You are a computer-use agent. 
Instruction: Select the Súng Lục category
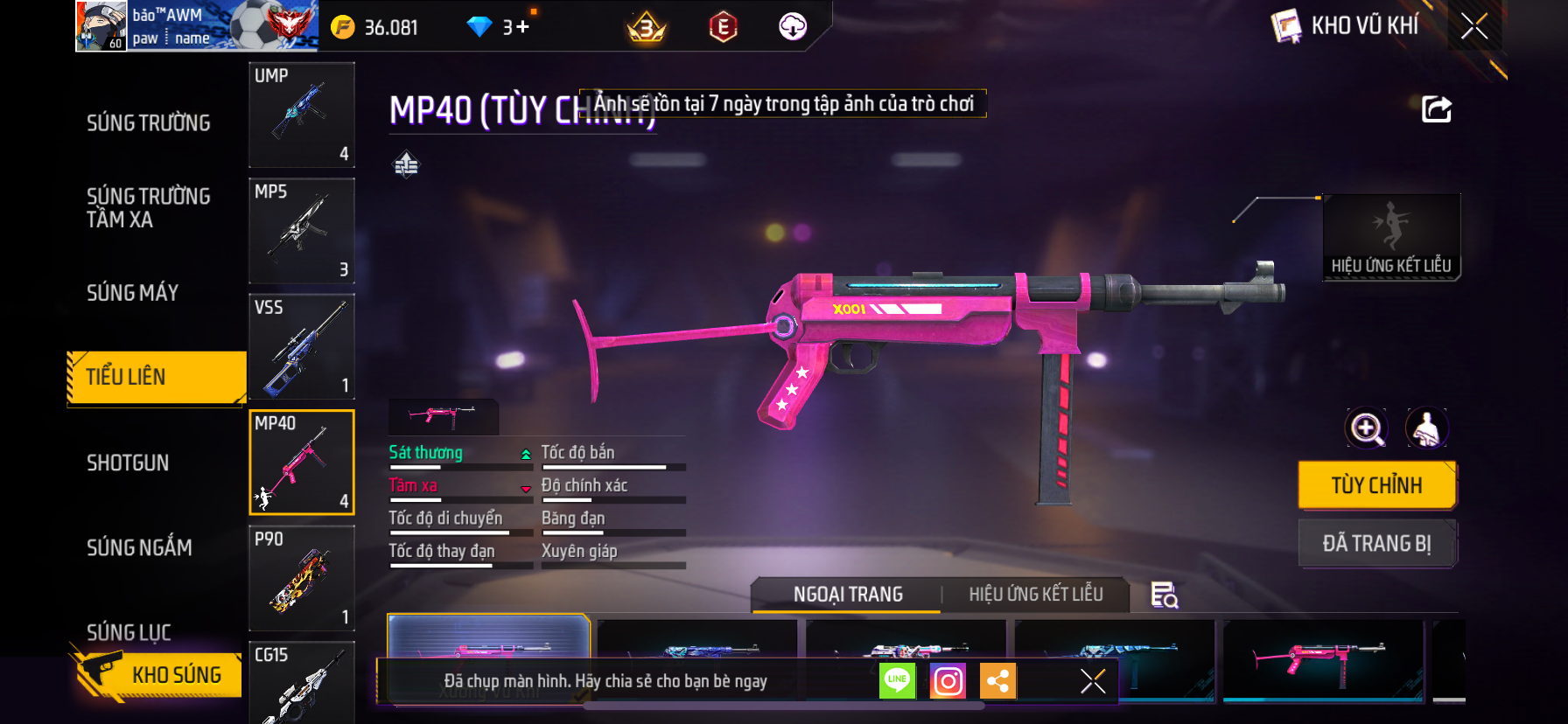pos(129,631)
